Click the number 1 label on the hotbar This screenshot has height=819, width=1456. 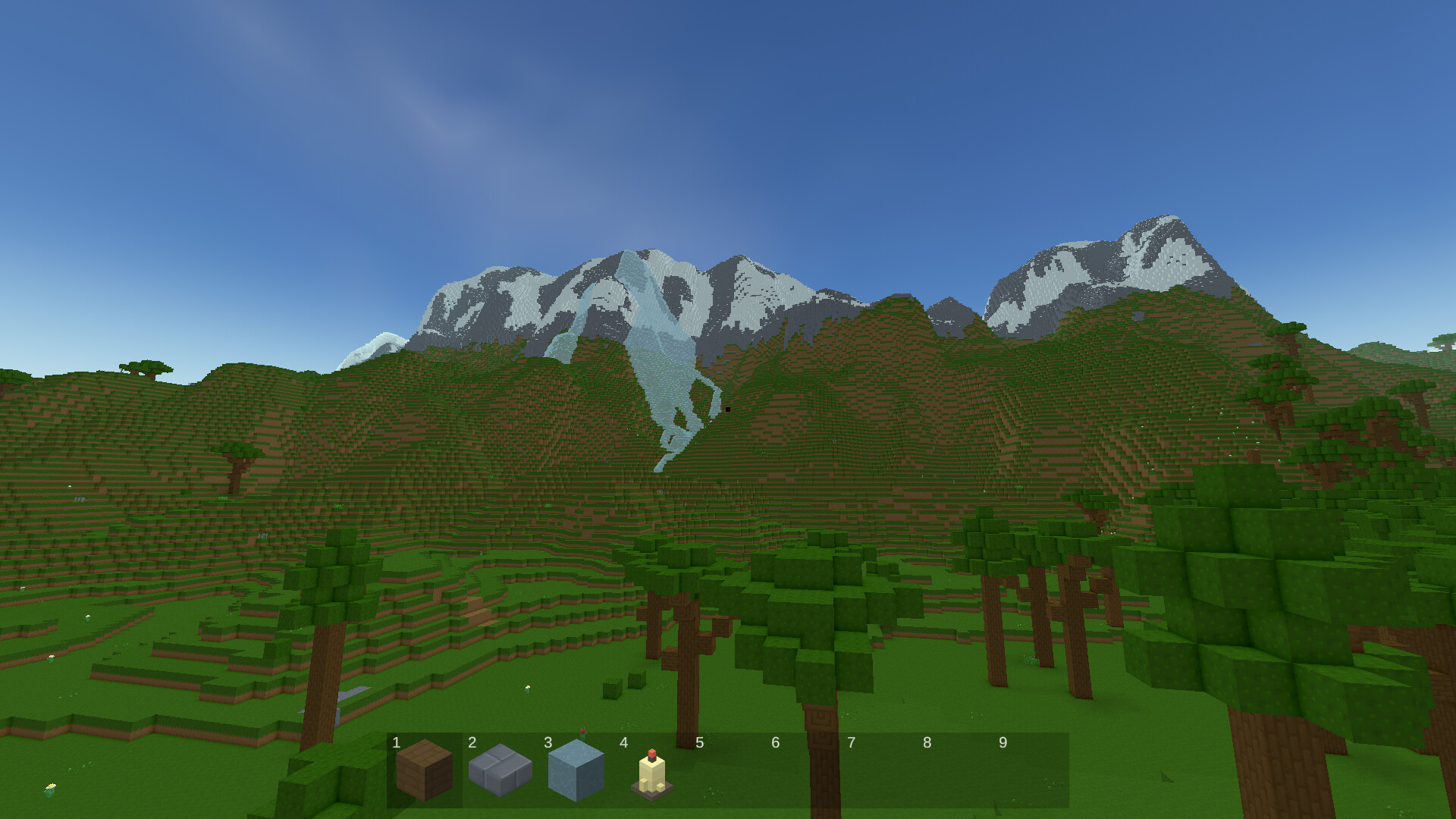pos(395,743)
